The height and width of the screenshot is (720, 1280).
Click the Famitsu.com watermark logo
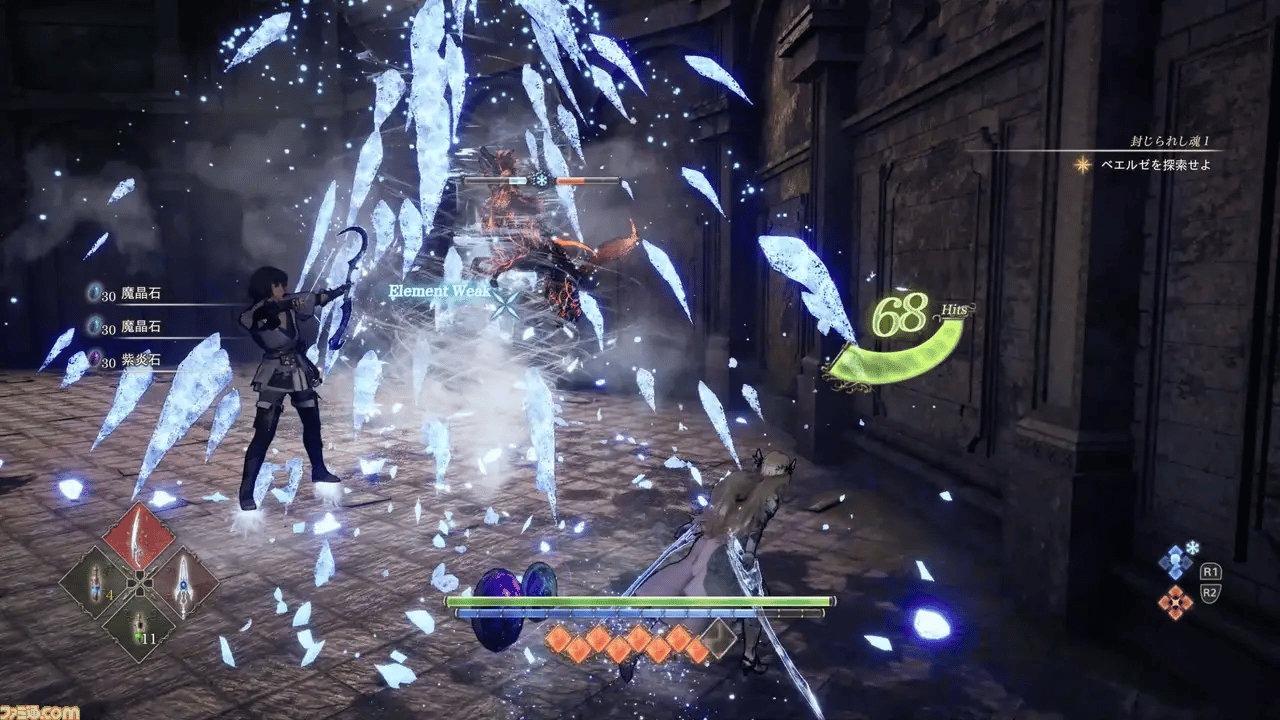point(40,711)
